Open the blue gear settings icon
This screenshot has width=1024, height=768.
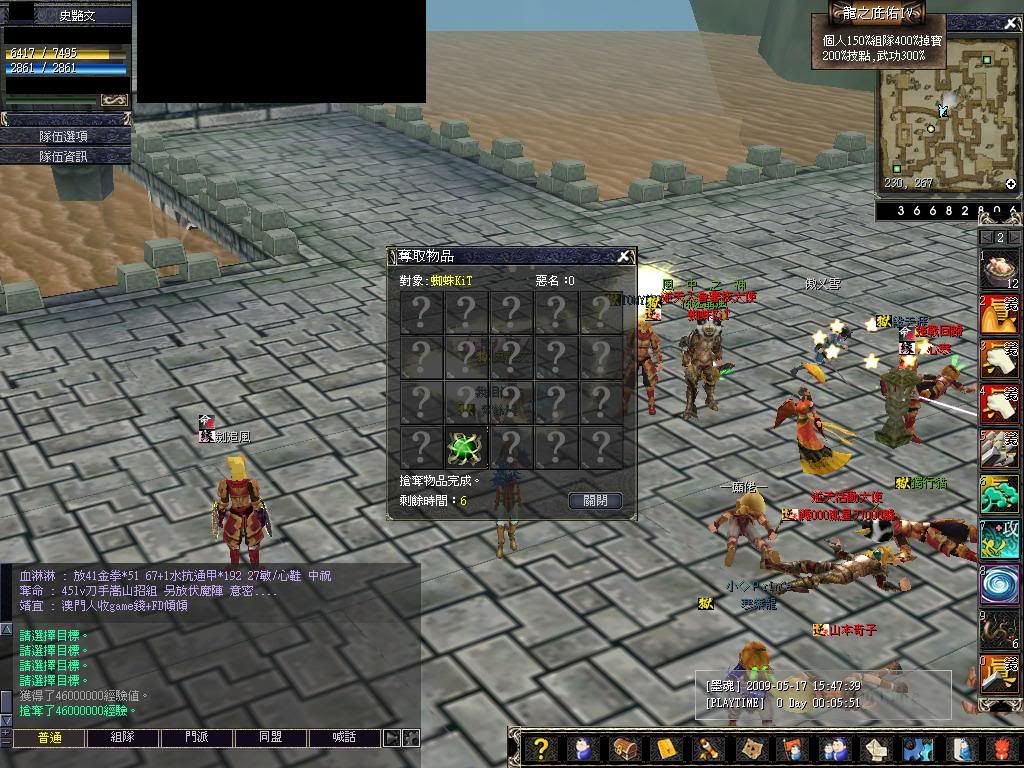pos(917,748)
